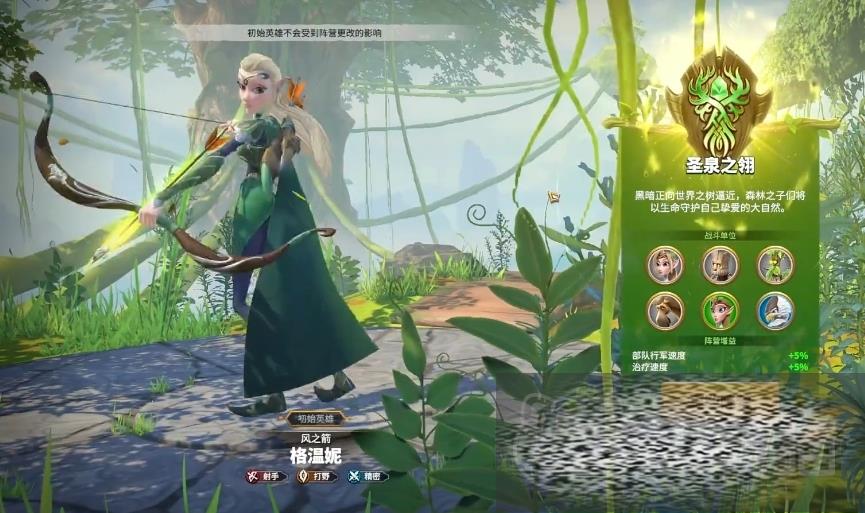Image resolution: width=865 pixels, height=513 pixels.
Task: Pick the green leafy sprite unit portrait
Action: [774, 265]
